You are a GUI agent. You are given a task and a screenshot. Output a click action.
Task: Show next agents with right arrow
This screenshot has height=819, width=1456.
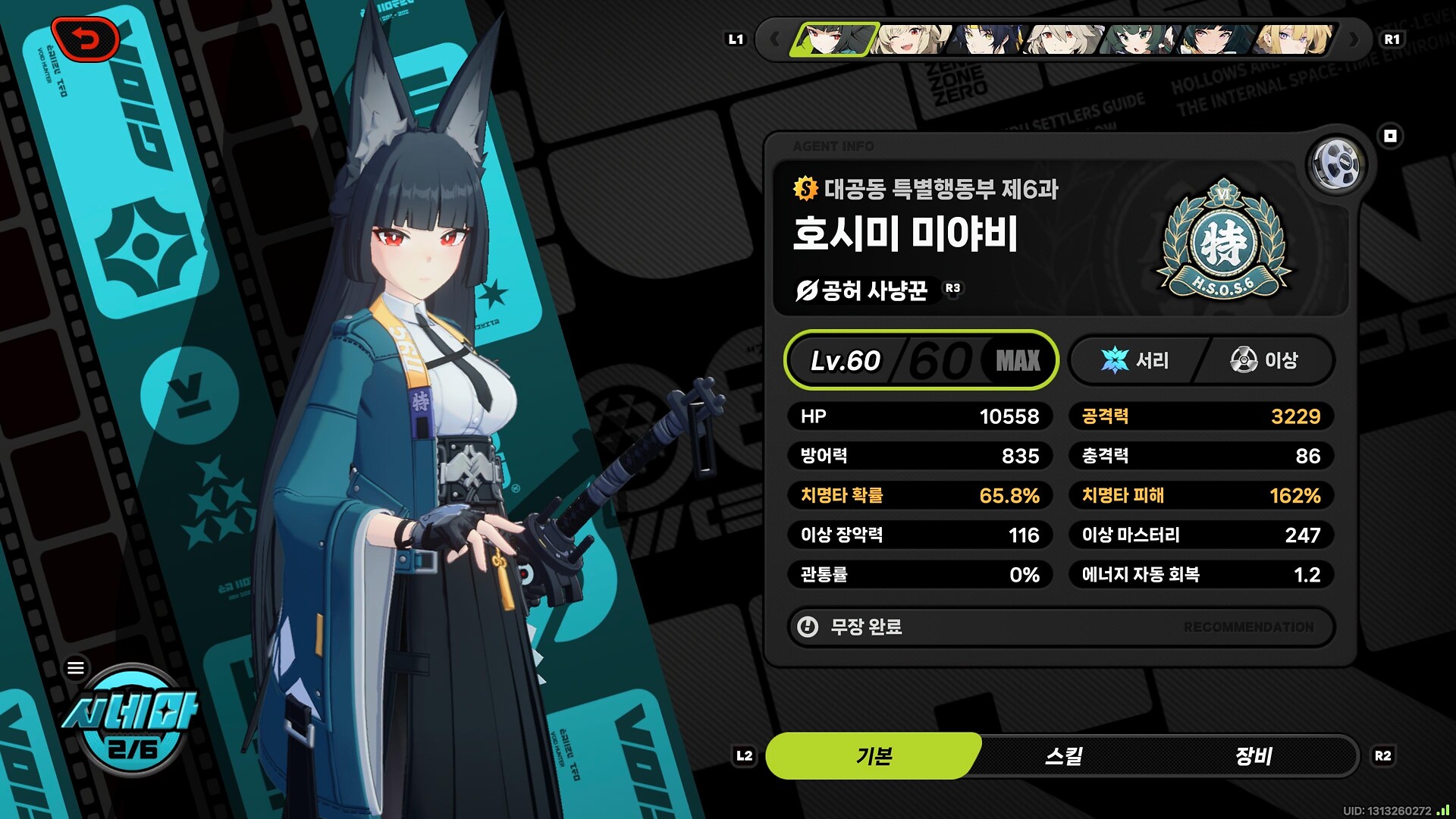(x=1354, y=39)
